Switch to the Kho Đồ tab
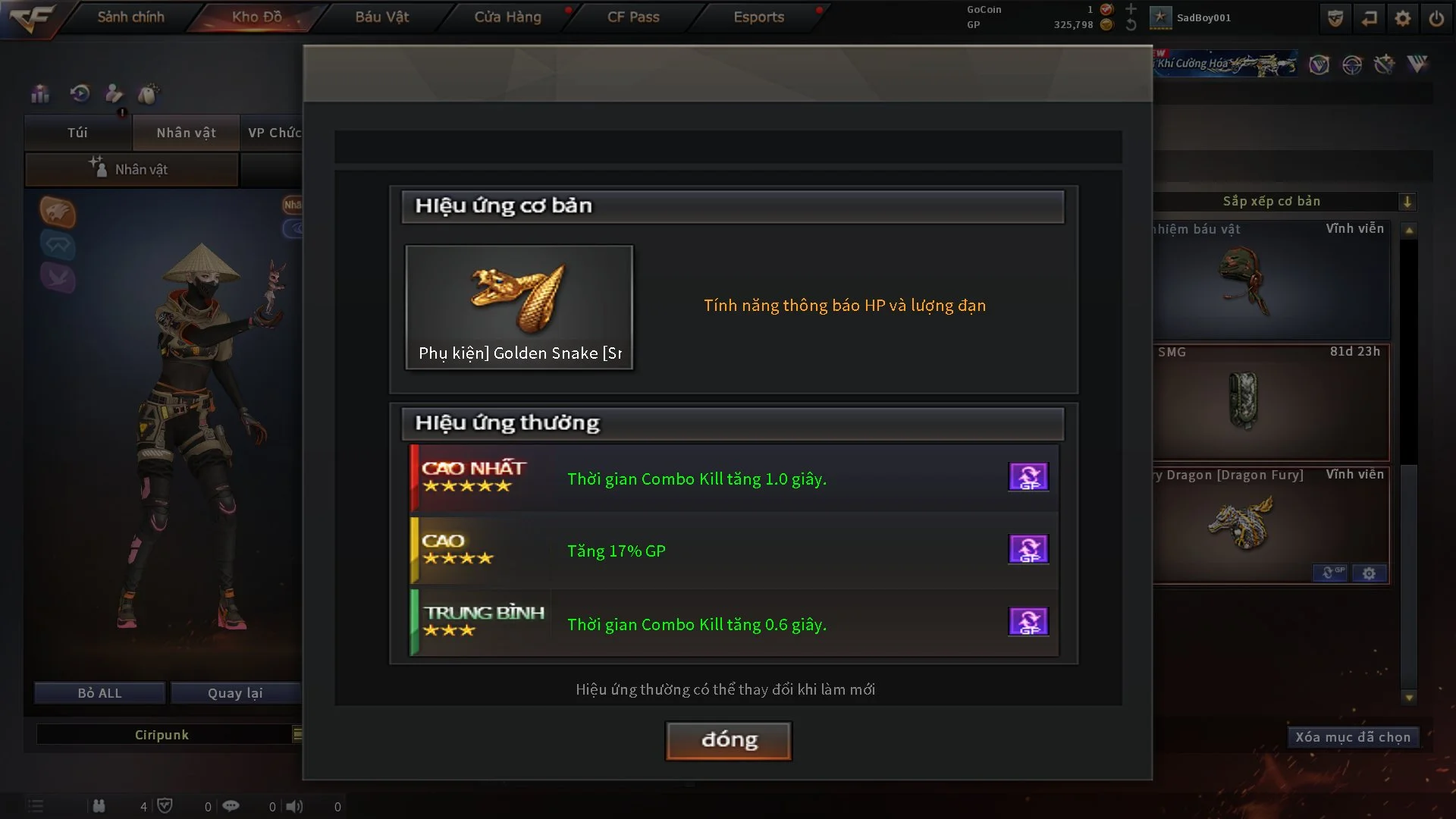This screenshot has width=1456, height=819. (x=256, y=17)
